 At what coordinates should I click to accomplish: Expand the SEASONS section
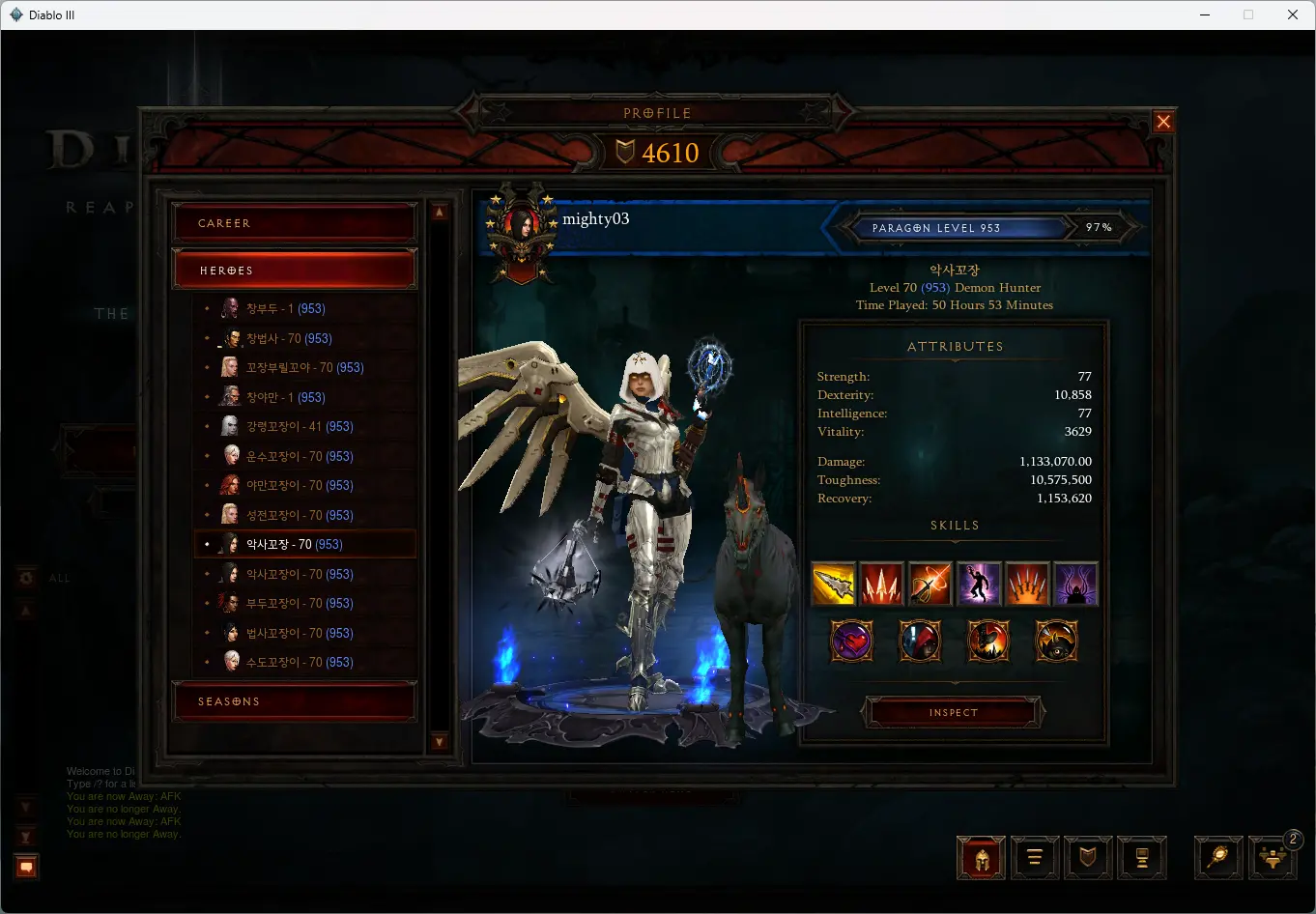coord(295,700)
